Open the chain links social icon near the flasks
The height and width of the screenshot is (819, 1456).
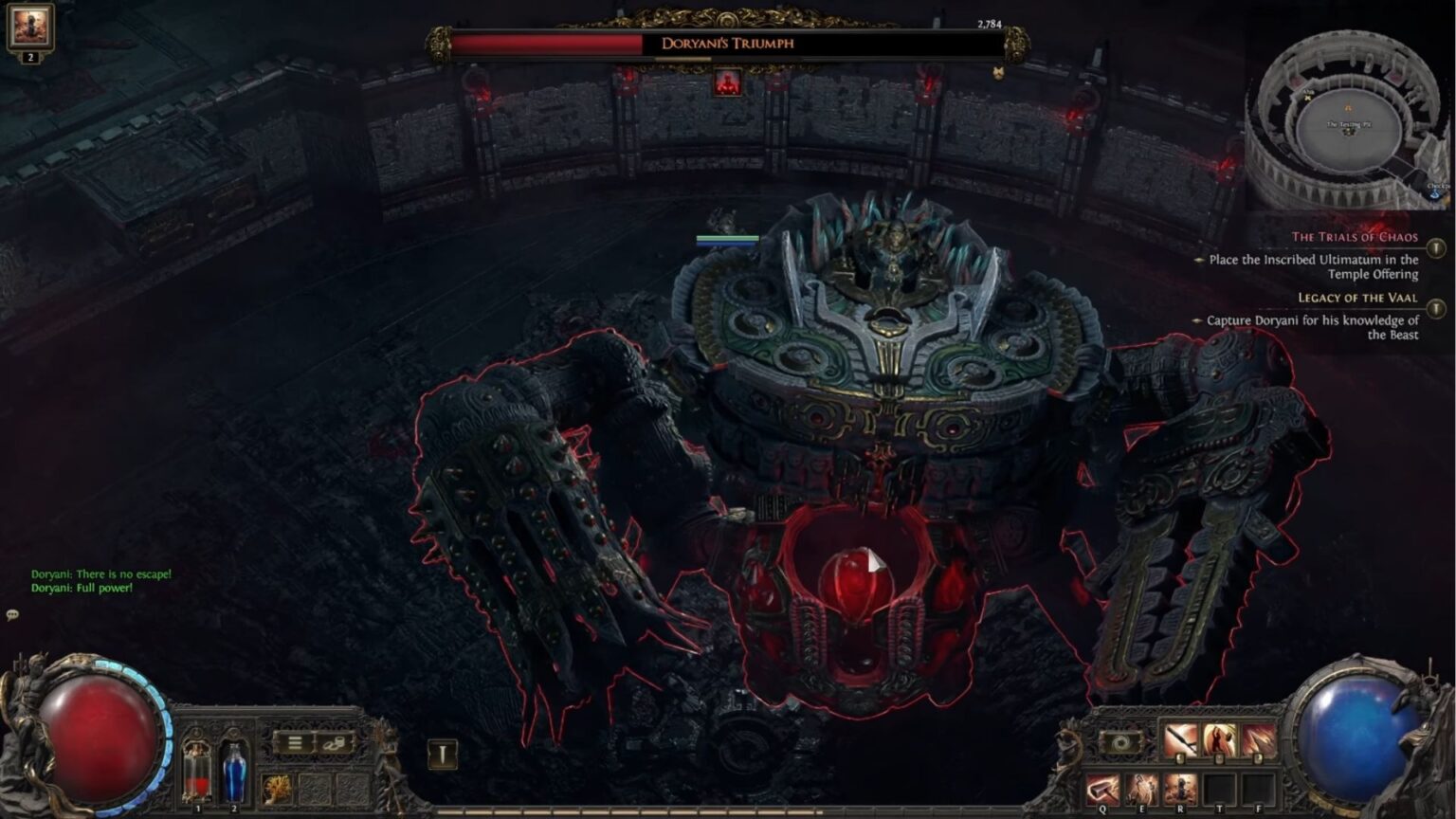click(336, 743)
